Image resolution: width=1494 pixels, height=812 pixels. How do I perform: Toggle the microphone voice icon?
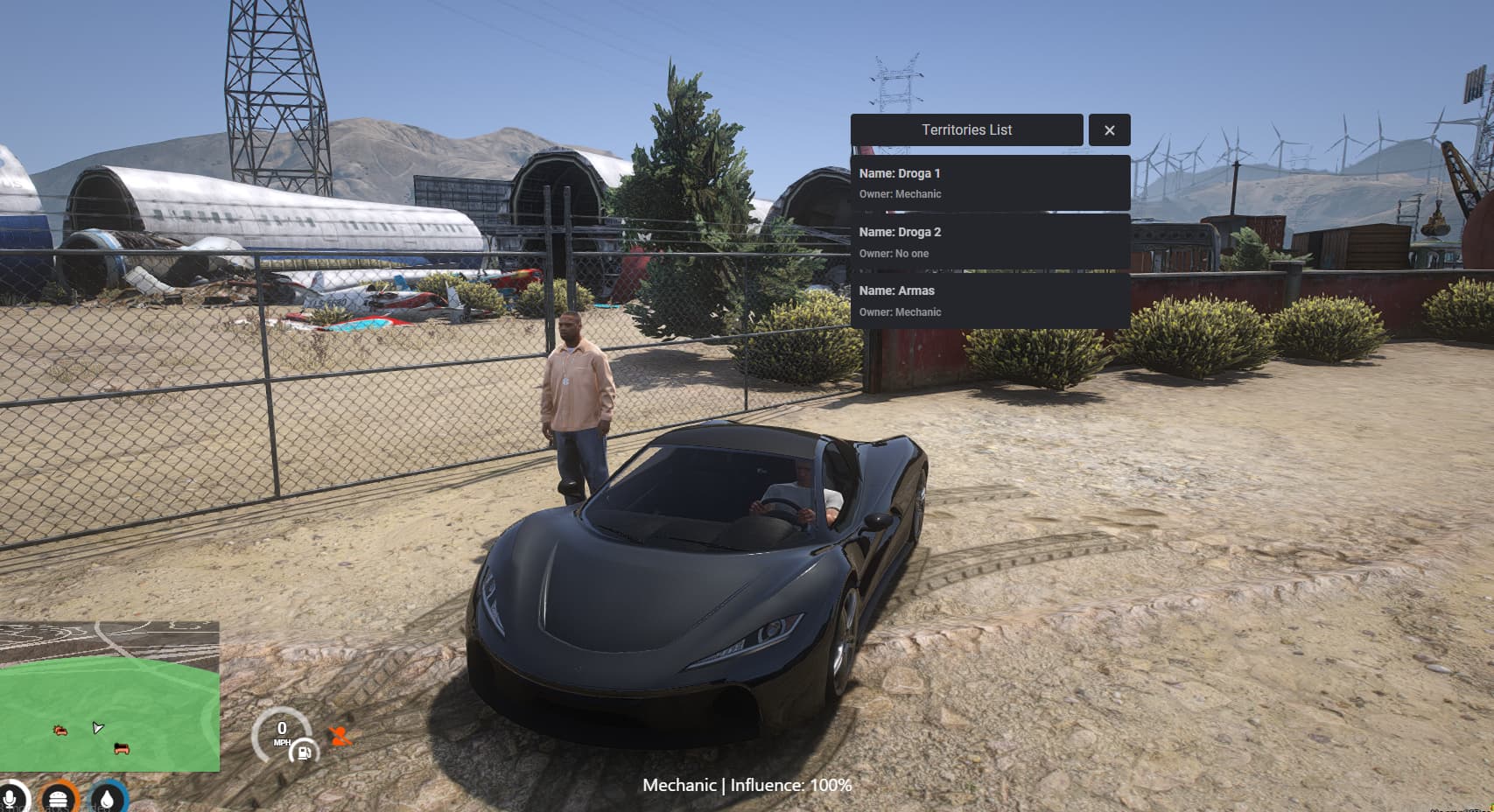11,799
